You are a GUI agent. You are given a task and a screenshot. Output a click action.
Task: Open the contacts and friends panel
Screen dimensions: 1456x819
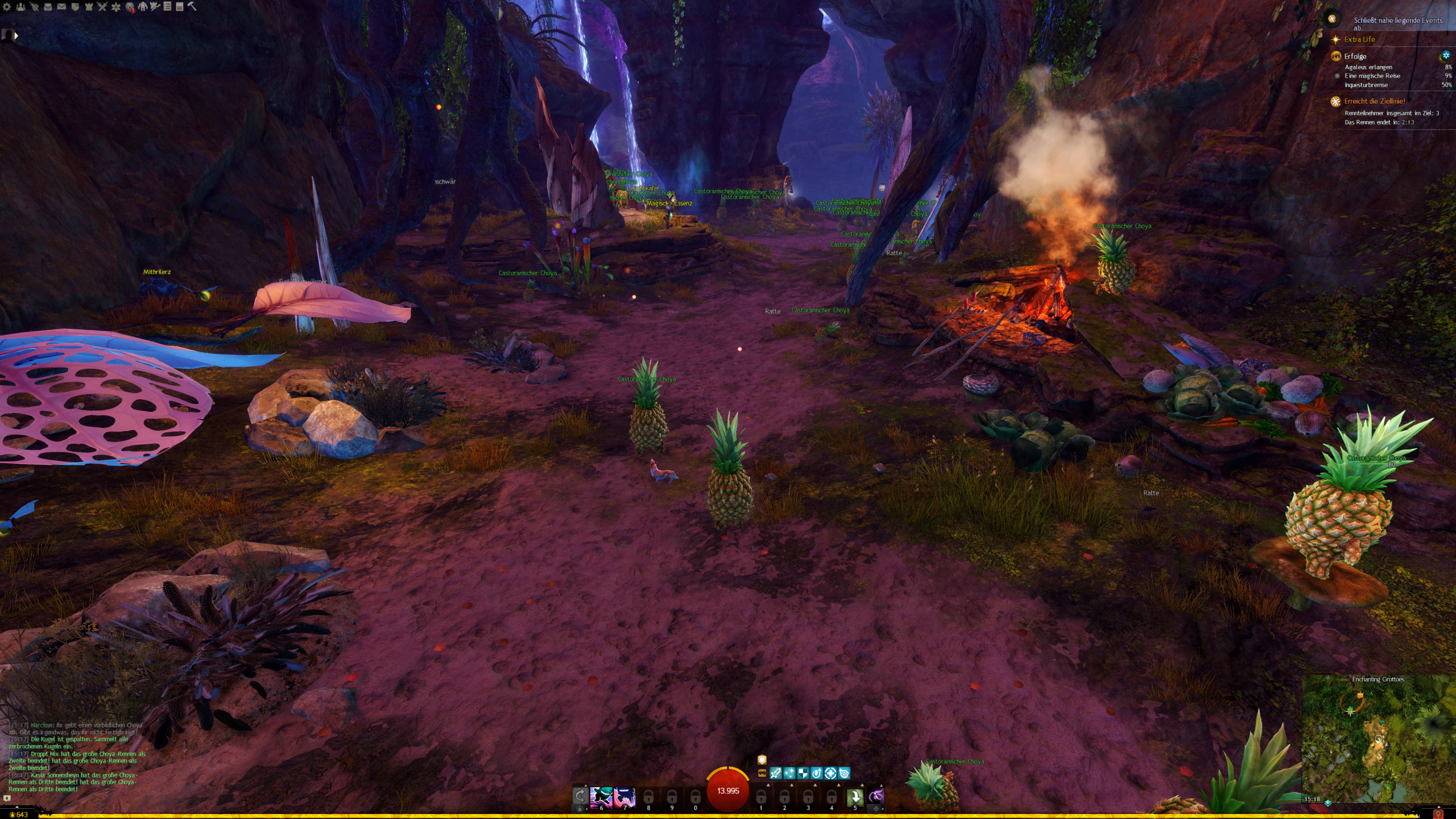[x=20, y=7]
